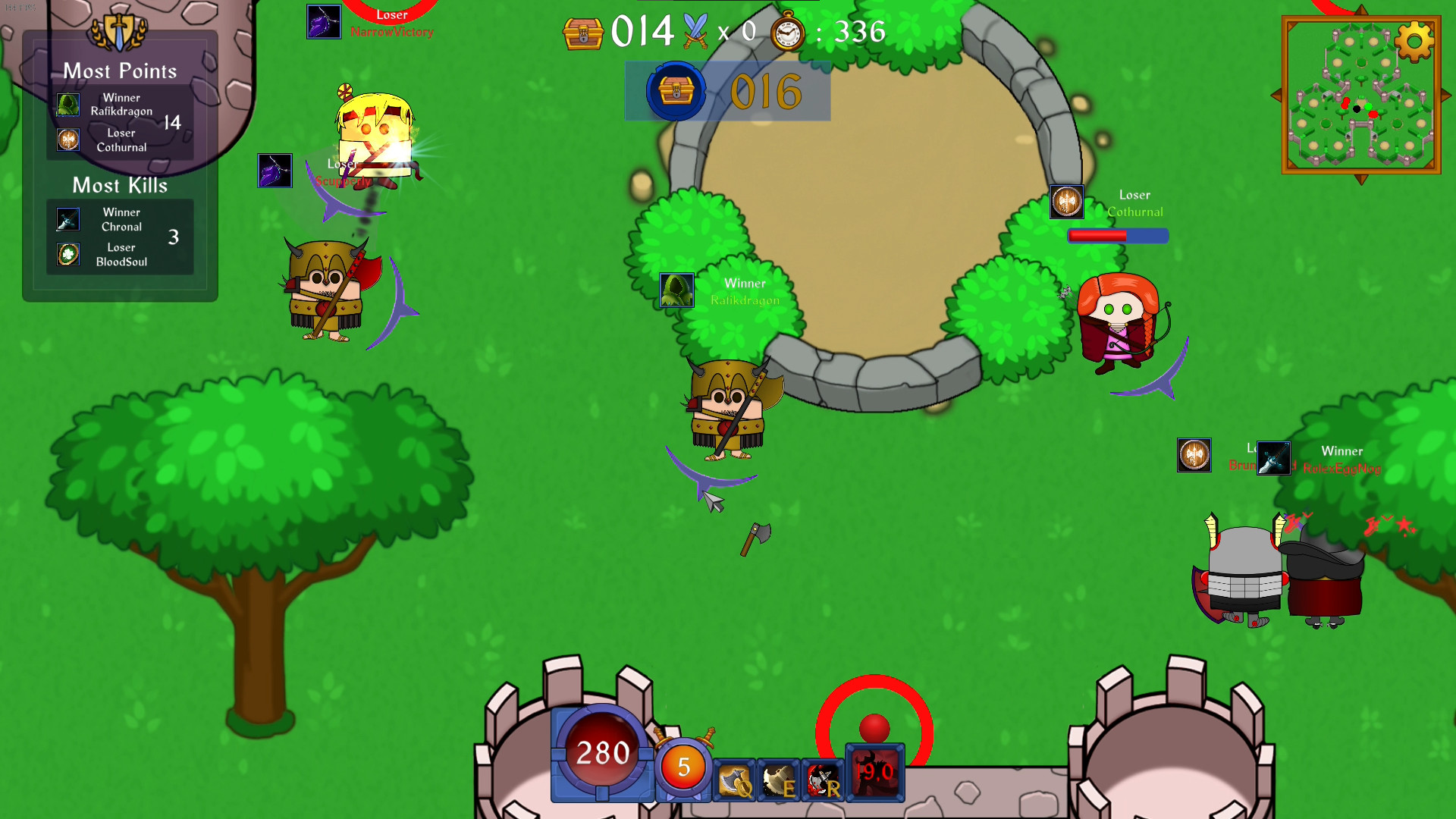Image resolution: width=1456 pixels, height=819 pixels.
Task: Click the Most Points leaderboard header
Action: pyautogui.click(x=120, y=71)
